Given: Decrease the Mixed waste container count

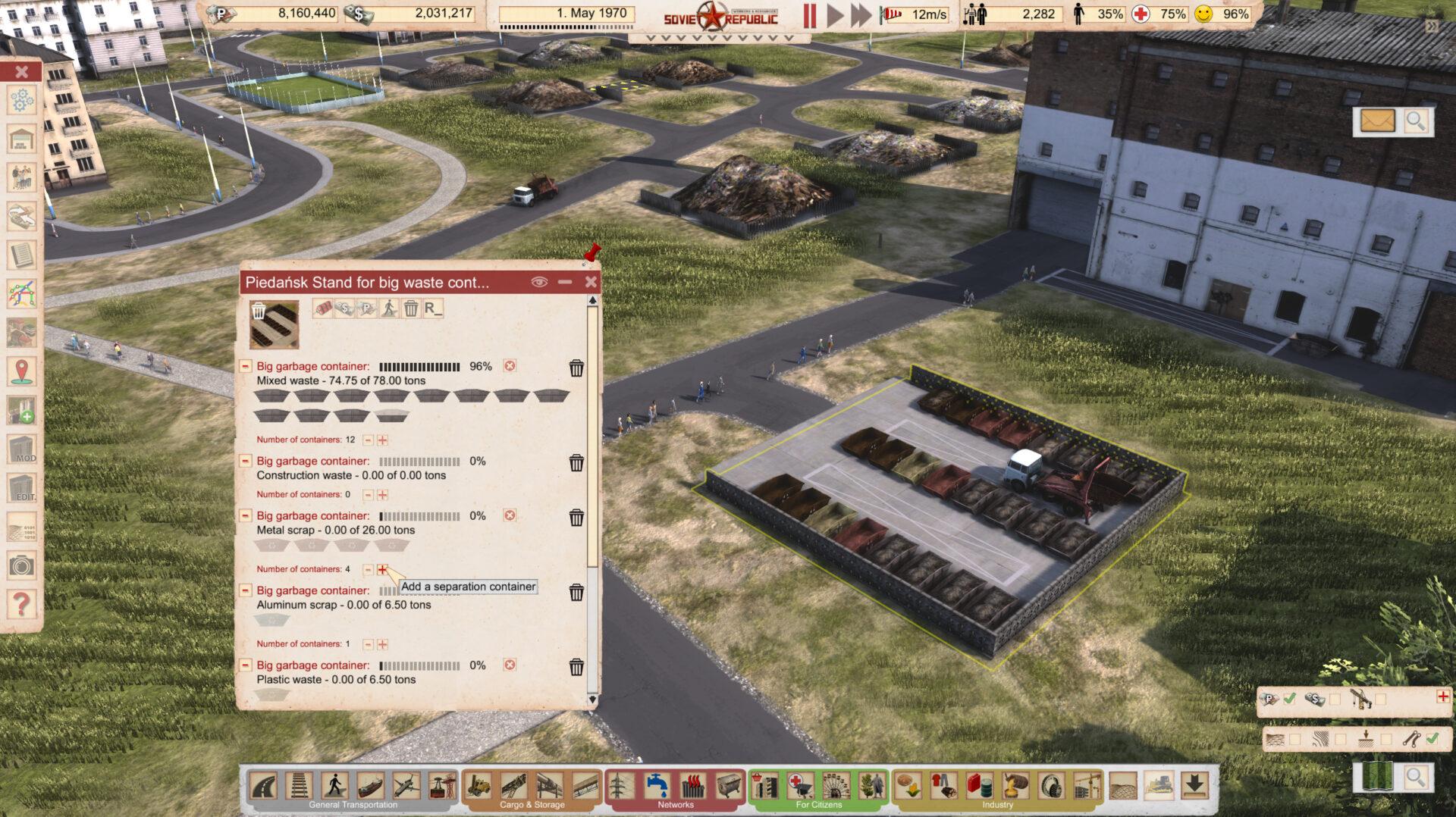Looking at the screenshot, I should pyautogui.click(x=368, y=440).
